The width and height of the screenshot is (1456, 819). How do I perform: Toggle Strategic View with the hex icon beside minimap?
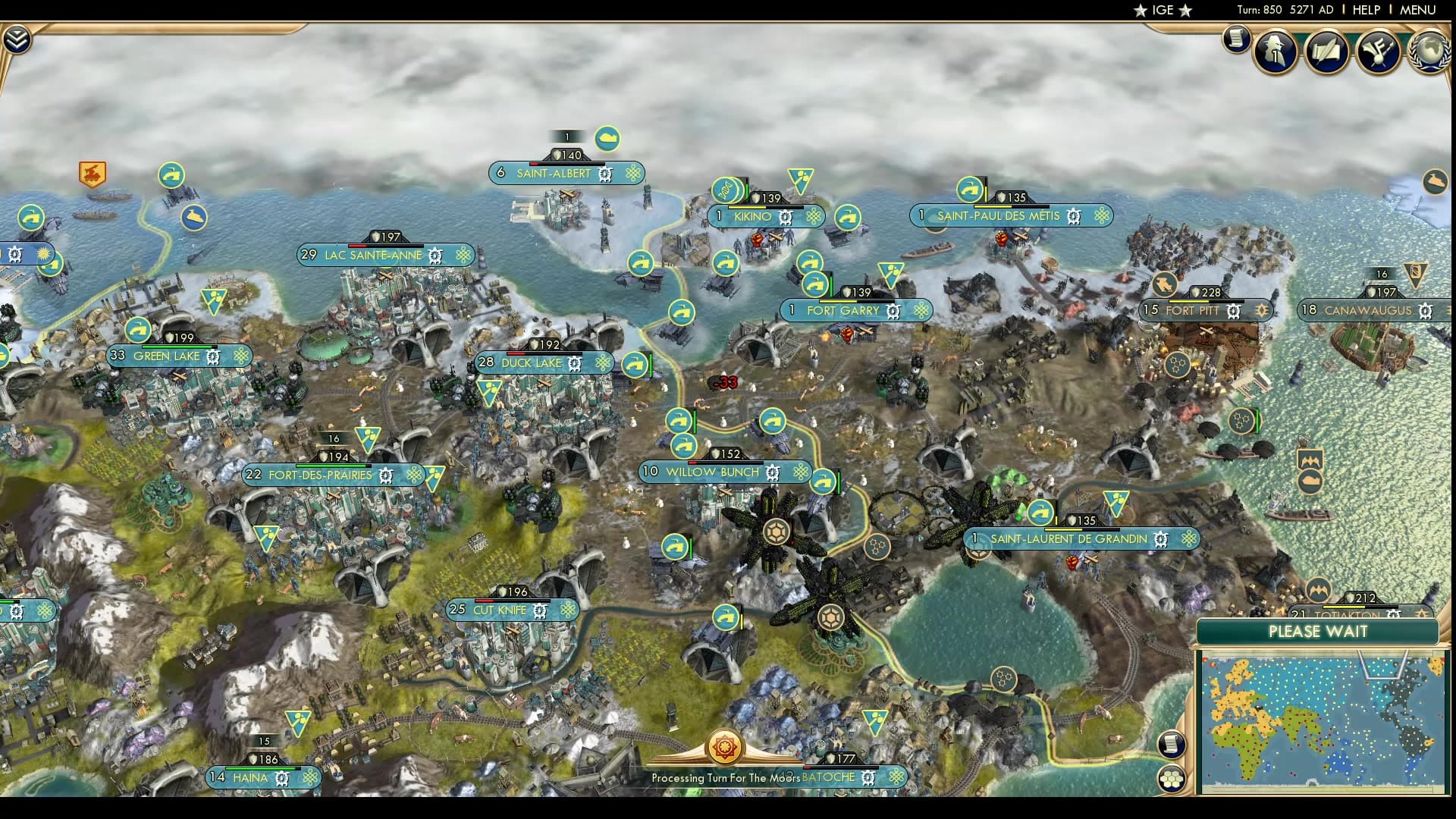point(1172,780)
